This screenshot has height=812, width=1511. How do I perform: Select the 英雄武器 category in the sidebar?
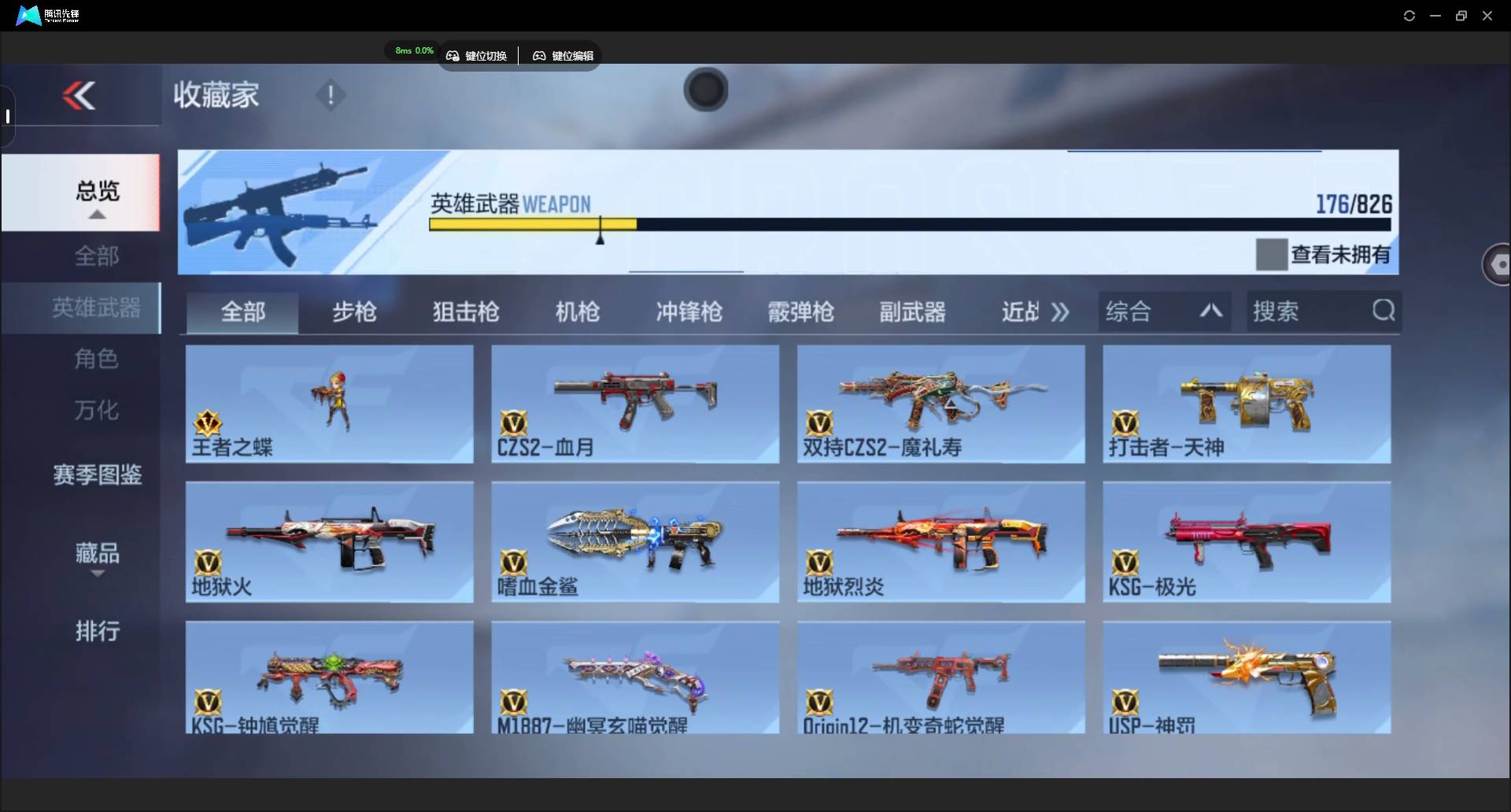[x=96, y=308]
